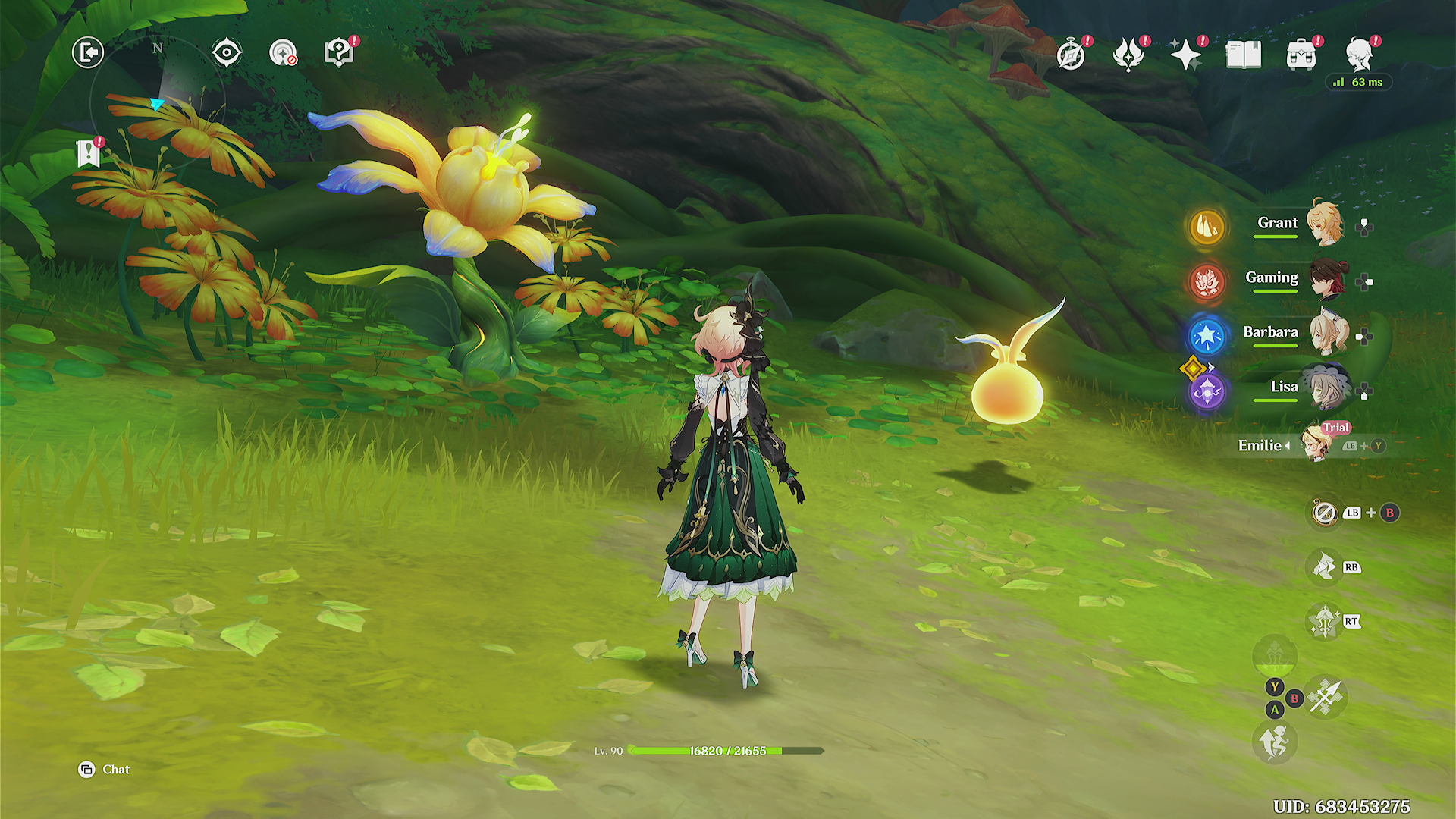Open the gauge icon with red mark
The height and width of the screenshot is (819, 1456).
pyautogui.click(x=283, y=53)
